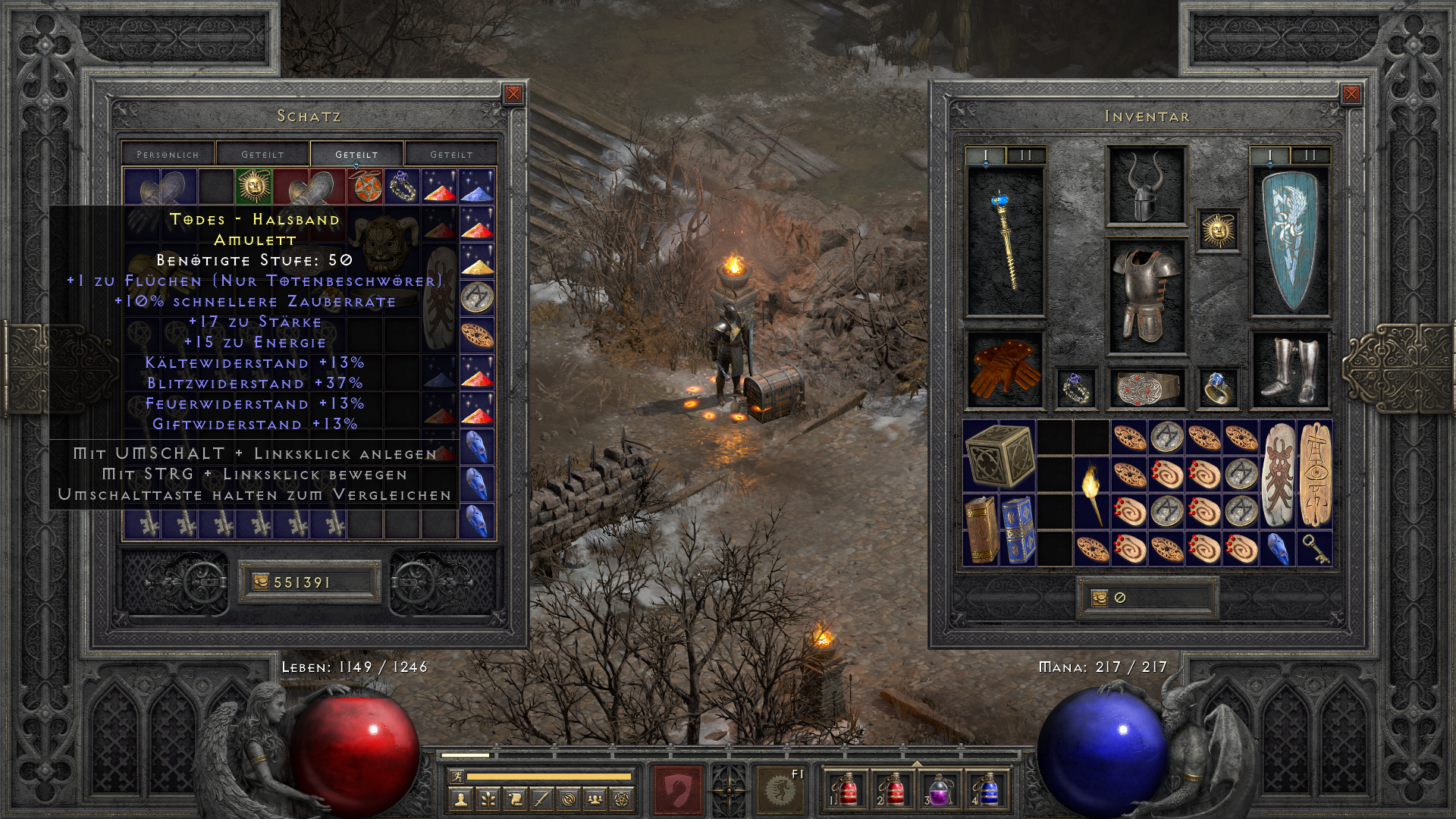The width and height of the screenshot is (1456, 819).
Task: Pick up the torch charm in inventory
Action: [x=1093, y=494]
